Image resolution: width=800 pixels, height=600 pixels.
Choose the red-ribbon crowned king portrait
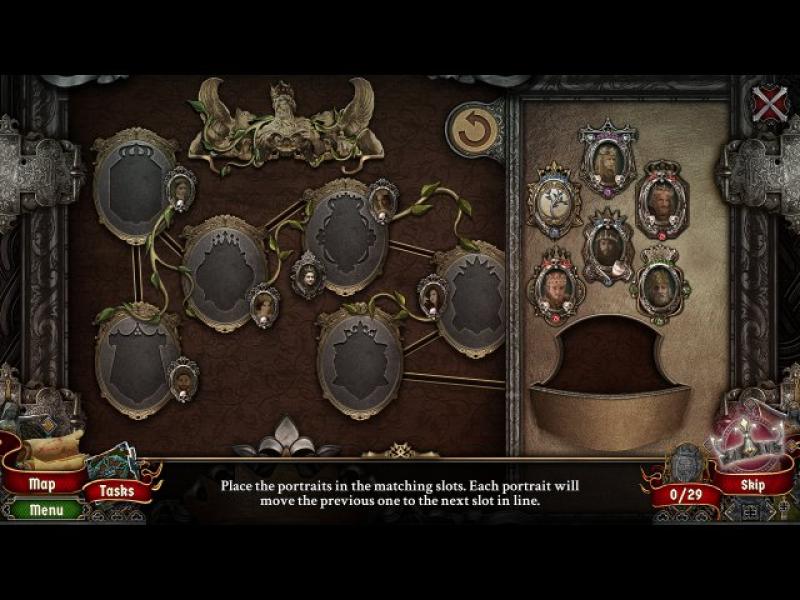pos(661,201)
